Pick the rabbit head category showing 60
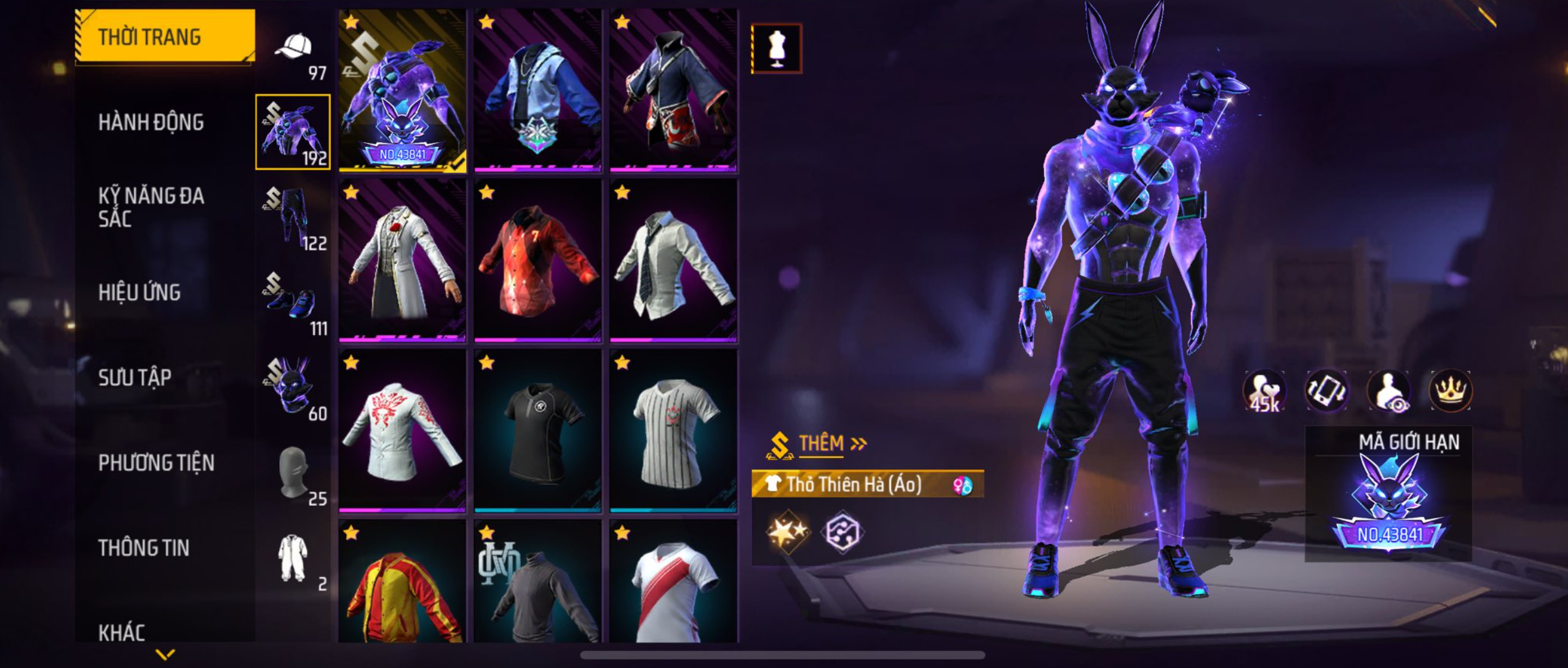Viewport: 1568px width, 668px height. 293,387
